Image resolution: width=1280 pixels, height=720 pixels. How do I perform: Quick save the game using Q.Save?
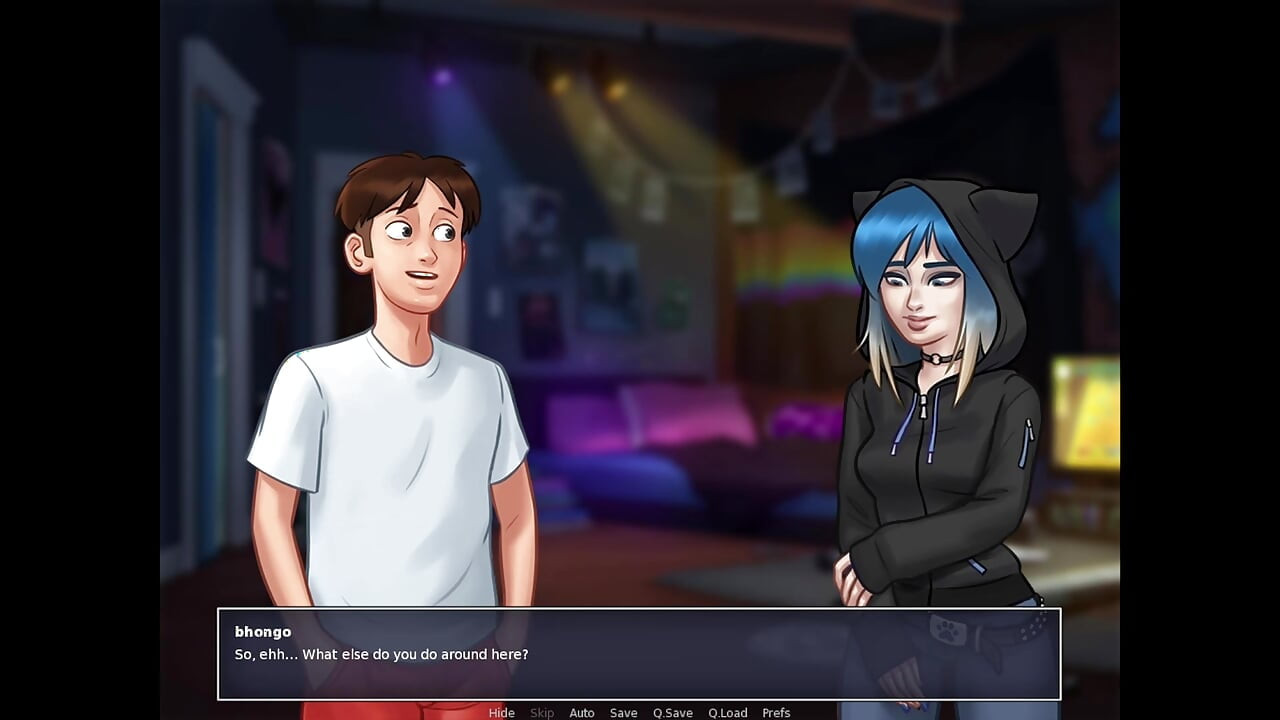672,713
